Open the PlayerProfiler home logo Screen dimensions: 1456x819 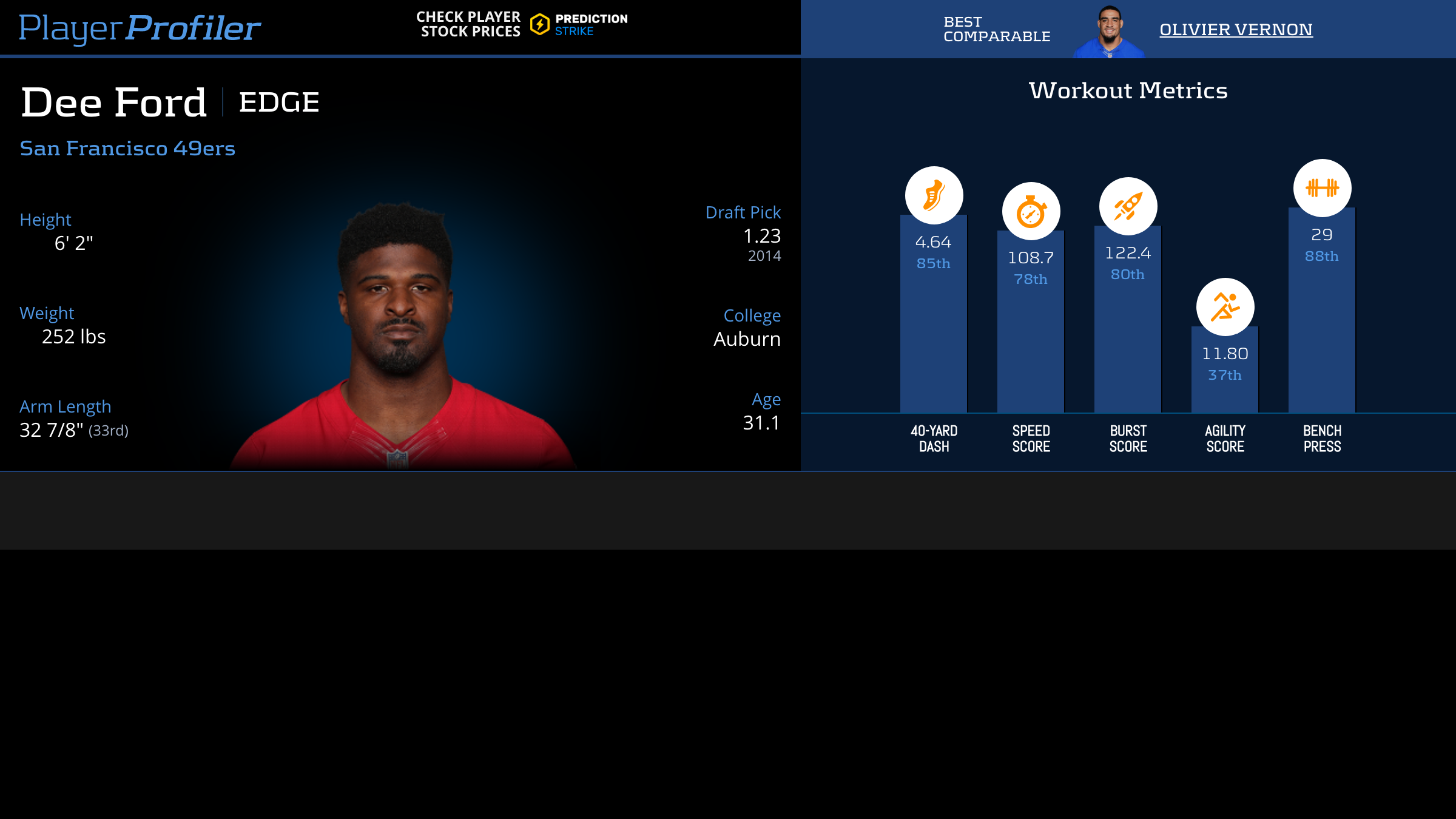(140, 28)
